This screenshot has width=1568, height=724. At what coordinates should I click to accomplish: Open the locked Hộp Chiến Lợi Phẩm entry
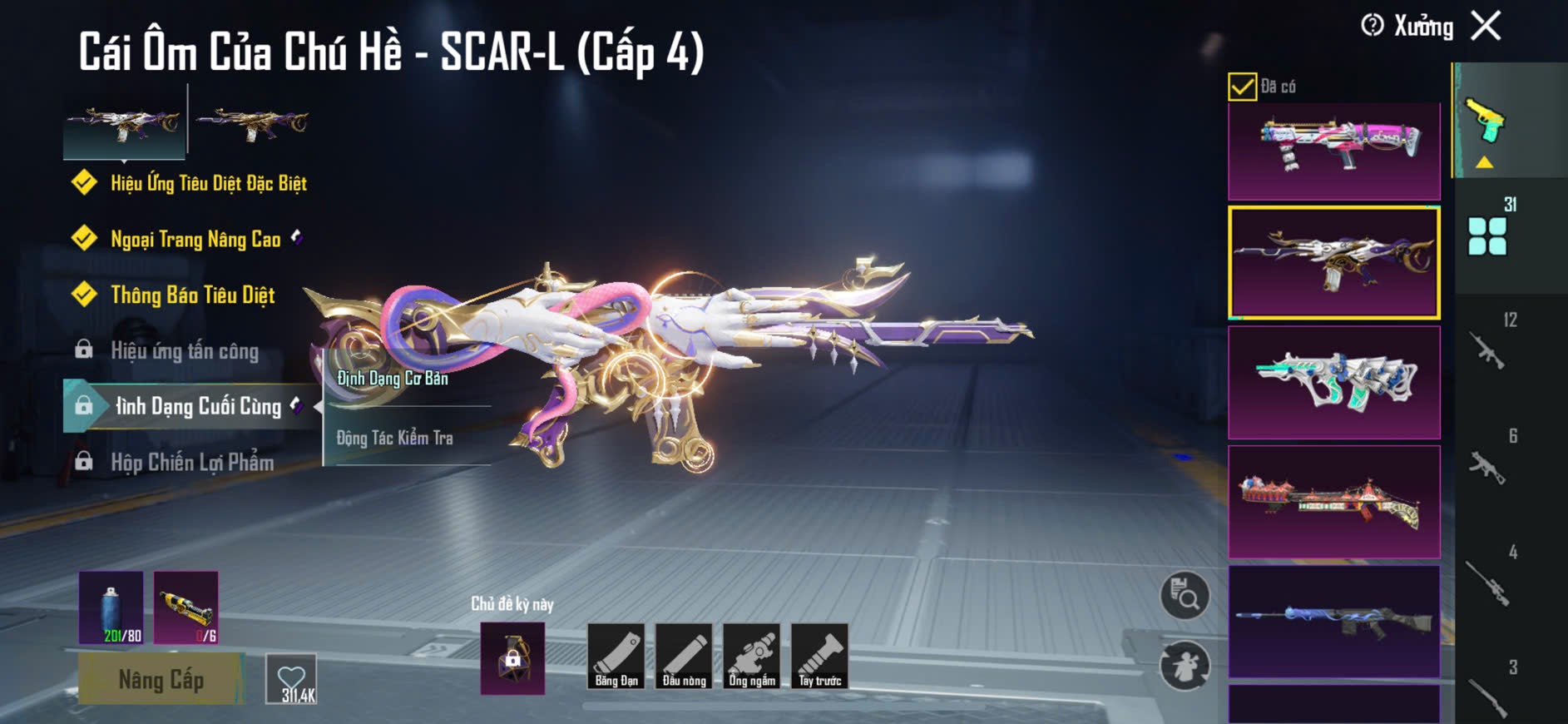[x=191, y=463]
